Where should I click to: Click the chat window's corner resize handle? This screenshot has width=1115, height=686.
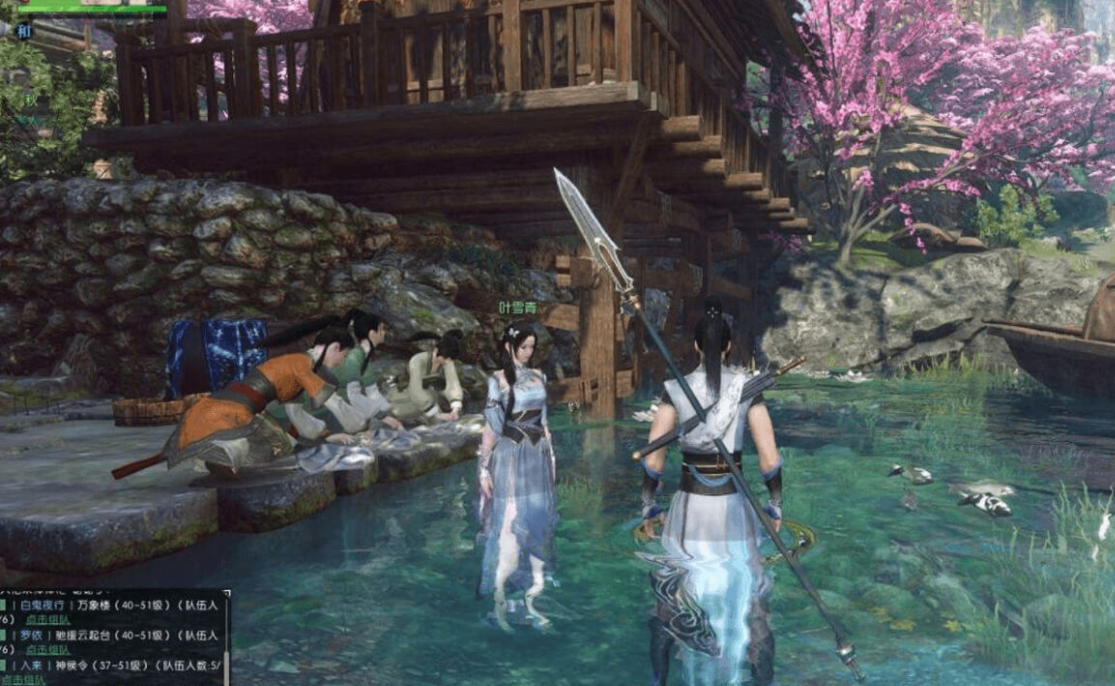point(227,593)
